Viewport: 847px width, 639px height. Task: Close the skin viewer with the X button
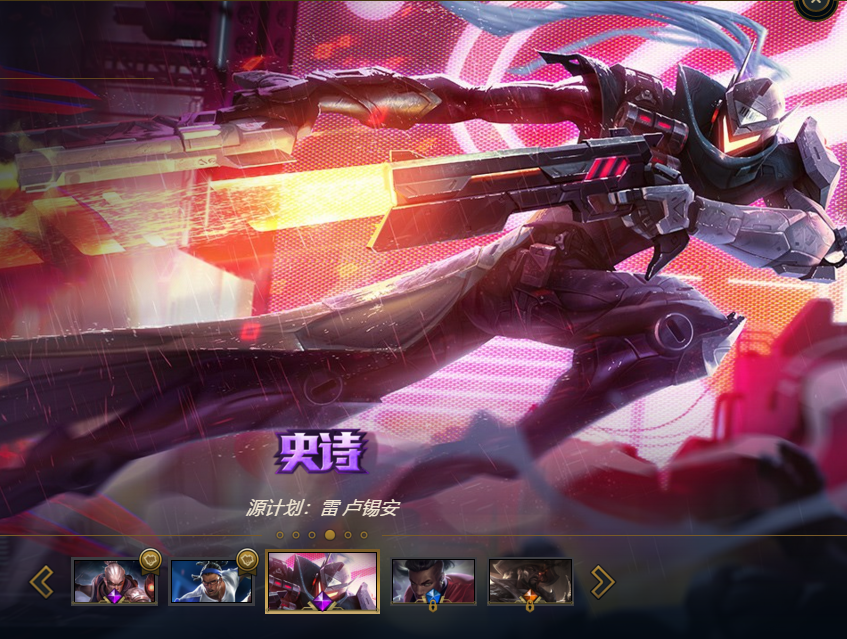click(816, 3)
